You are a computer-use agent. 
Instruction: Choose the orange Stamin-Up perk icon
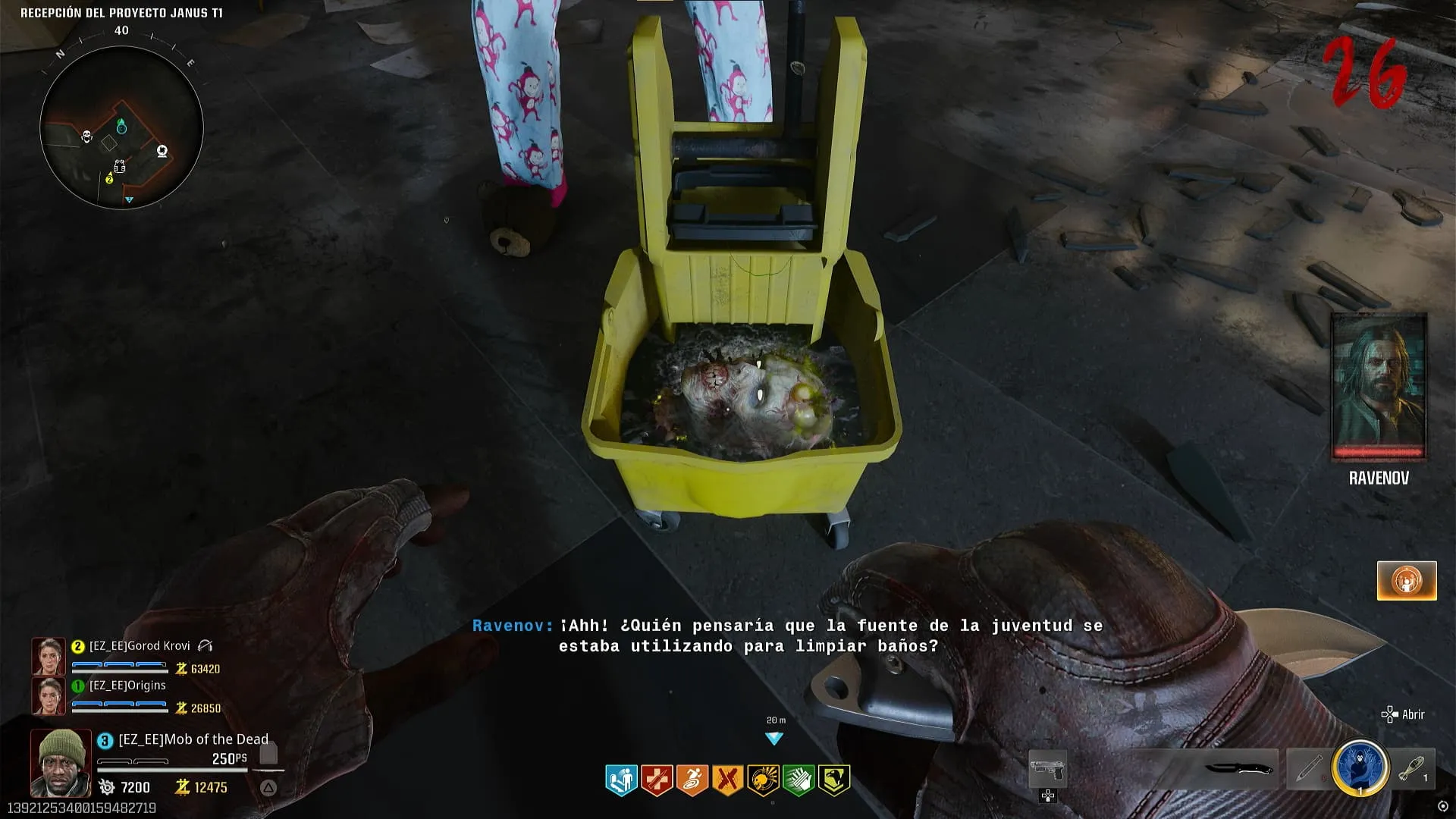[692, 780]
